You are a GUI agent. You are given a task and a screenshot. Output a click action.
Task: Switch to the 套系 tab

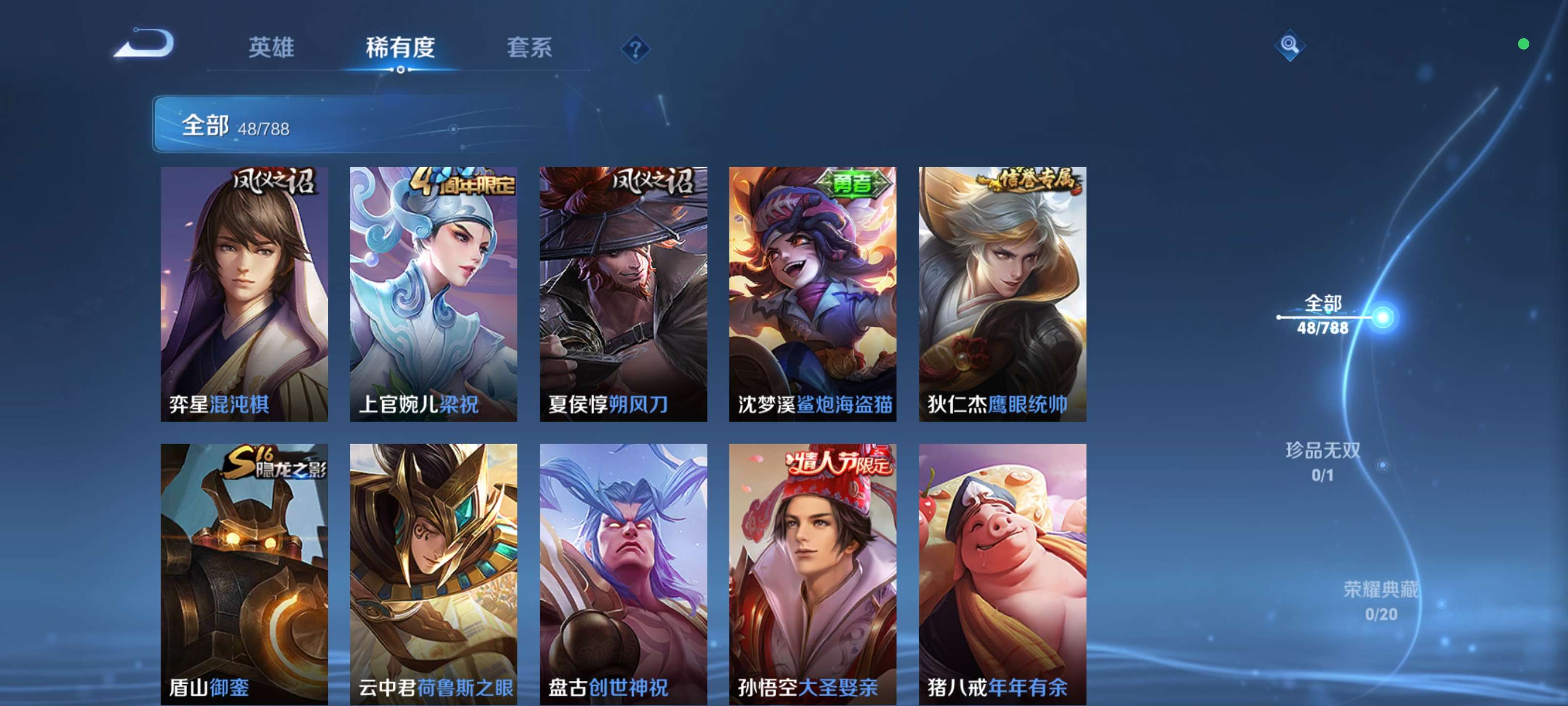point(530,50)
